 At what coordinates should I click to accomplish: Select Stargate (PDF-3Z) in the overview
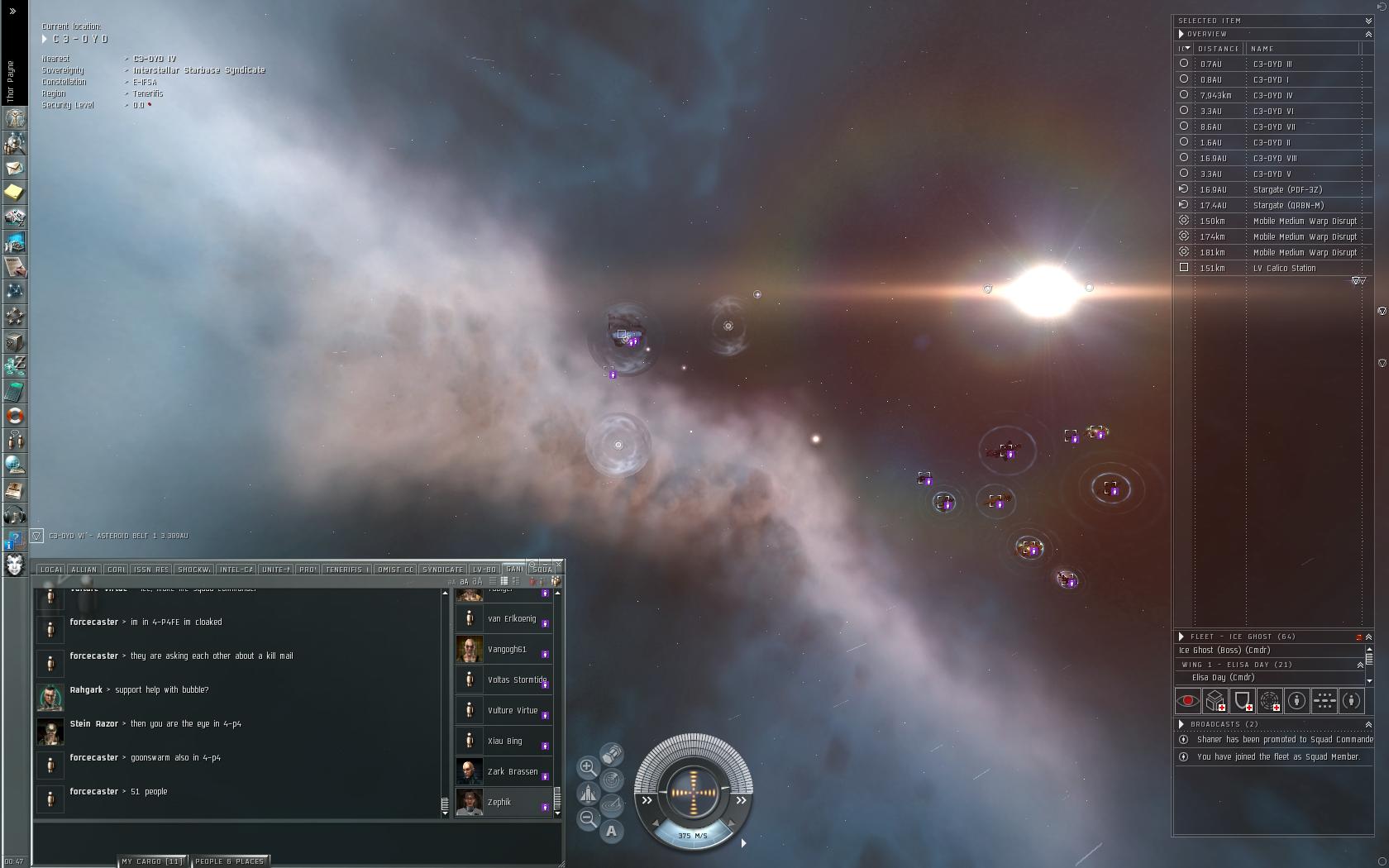tap(1286, 190)
